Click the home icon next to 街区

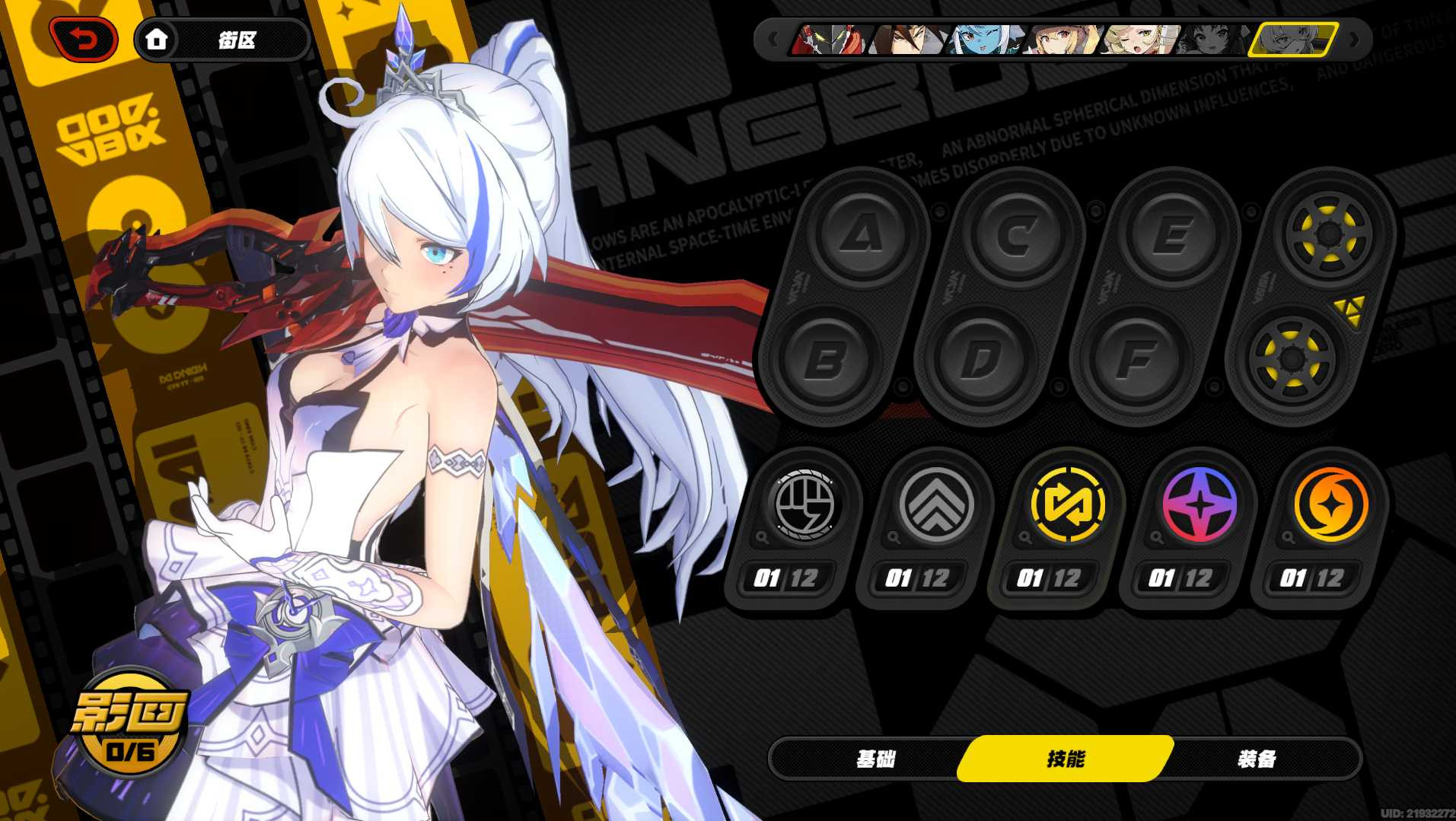[158, 40]
